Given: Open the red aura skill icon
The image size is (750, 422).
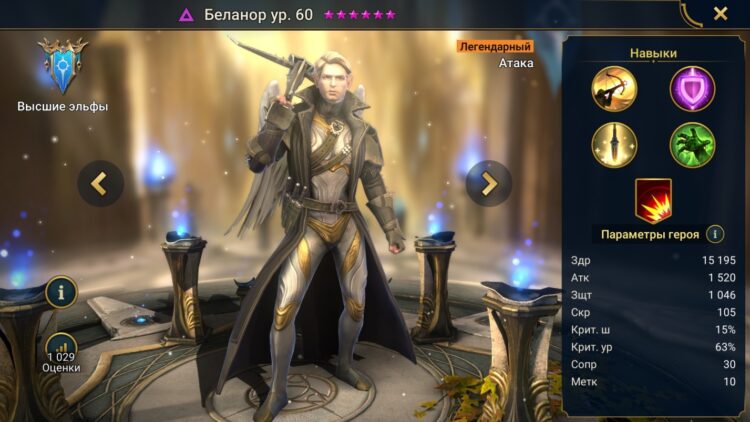Looking at the screenshot, I should 653,199.
